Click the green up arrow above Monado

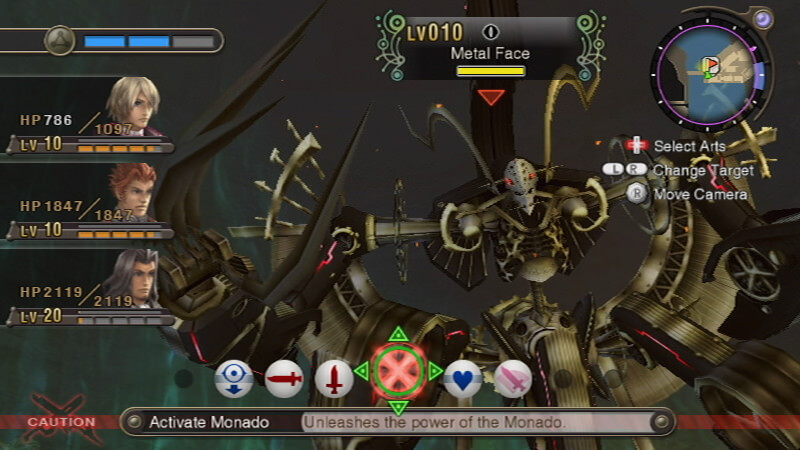click(x=398, y=333)
